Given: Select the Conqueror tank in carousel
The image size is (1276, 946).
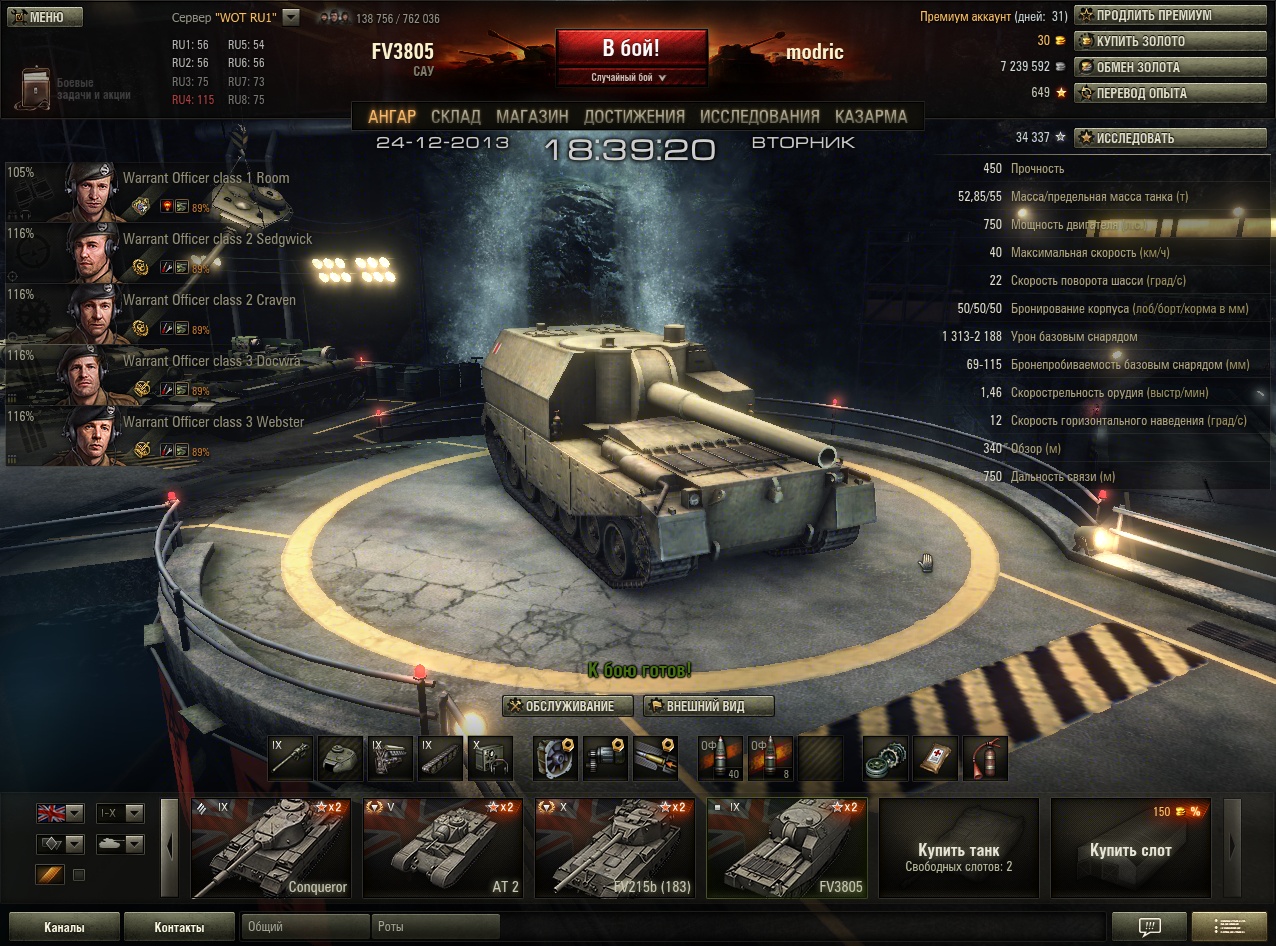Looking at the screenshot, I should [271, 848].
